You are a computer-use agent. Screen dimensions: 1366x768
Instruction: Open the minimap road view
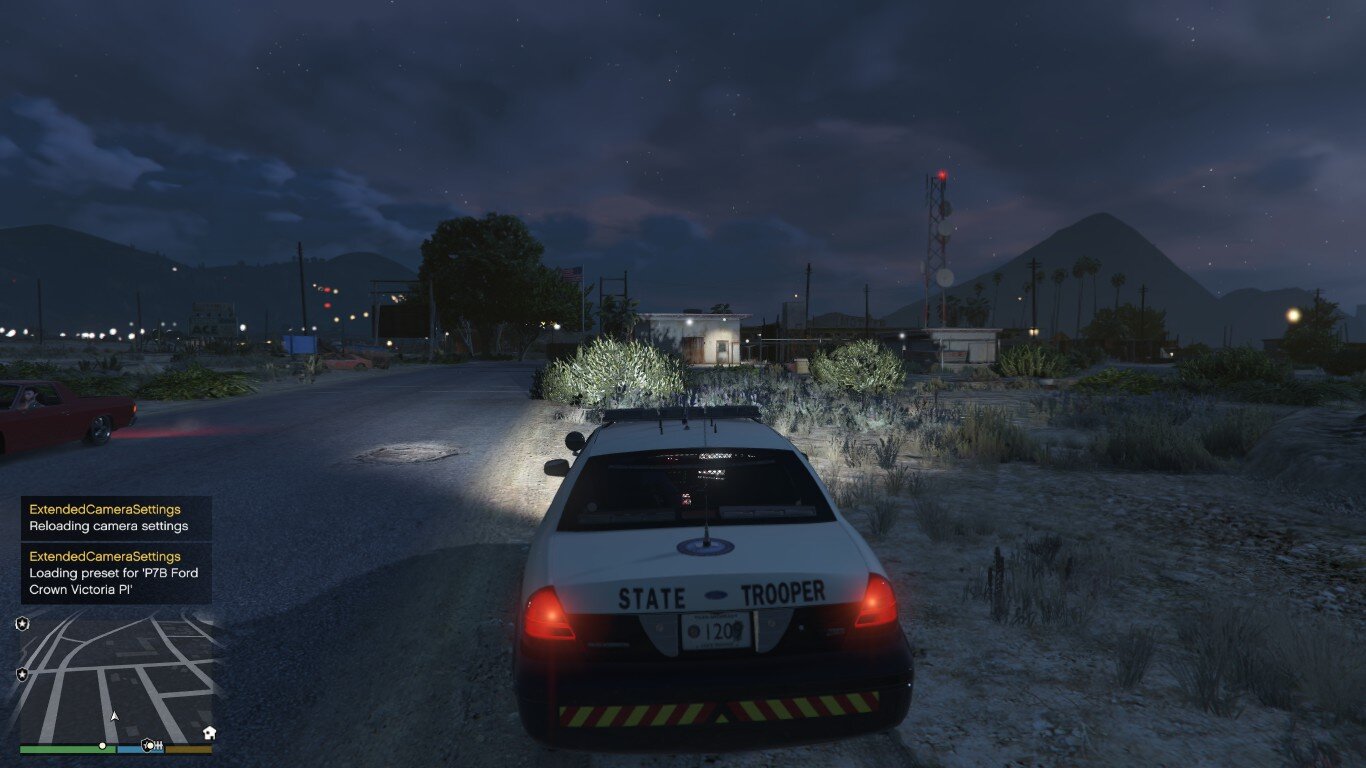point(116,675)
